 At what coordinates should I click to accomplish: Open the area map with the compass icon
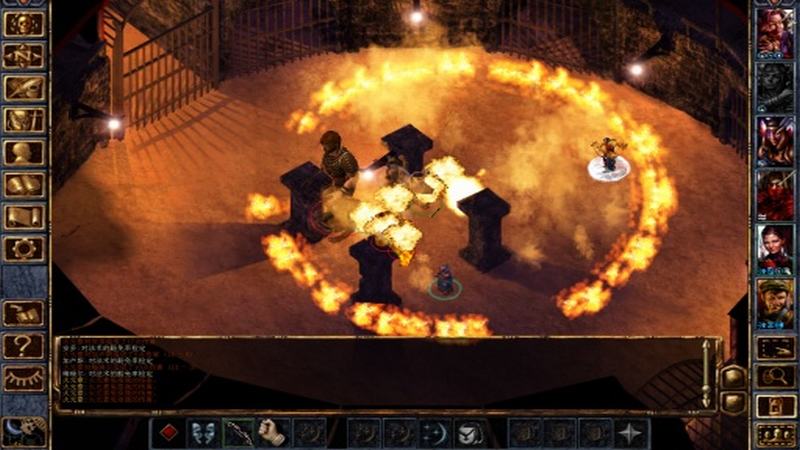pos(23,55)
